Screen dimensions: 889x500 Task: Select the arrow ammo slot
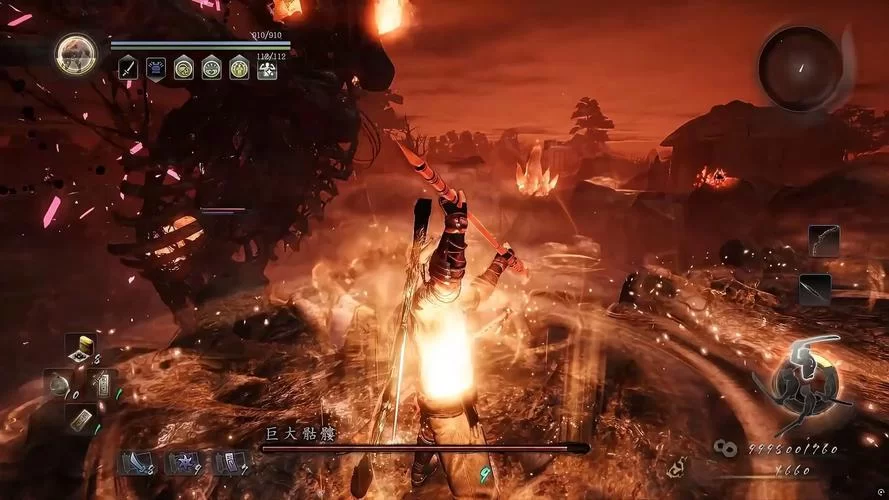[815, 289]
